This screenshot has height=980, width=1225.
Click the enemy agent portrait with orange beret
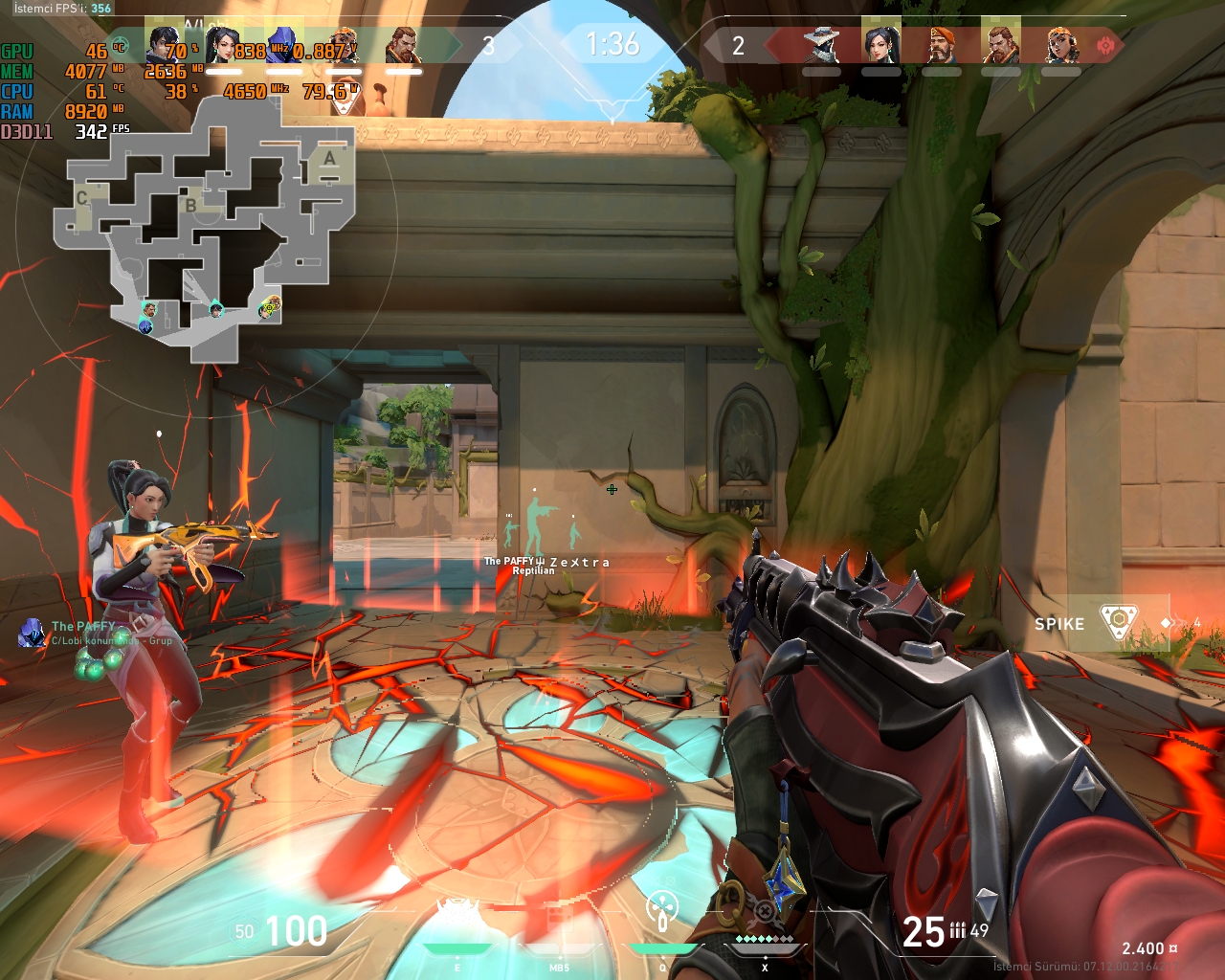(941, 45)
